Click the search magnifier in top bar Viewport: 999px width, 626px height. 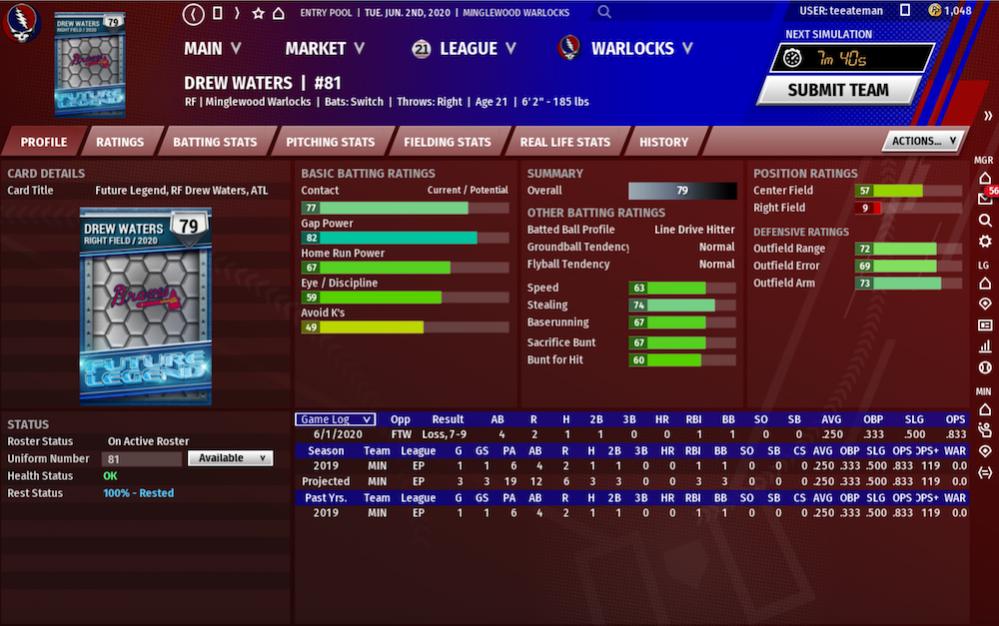click(x=604, y=13)
